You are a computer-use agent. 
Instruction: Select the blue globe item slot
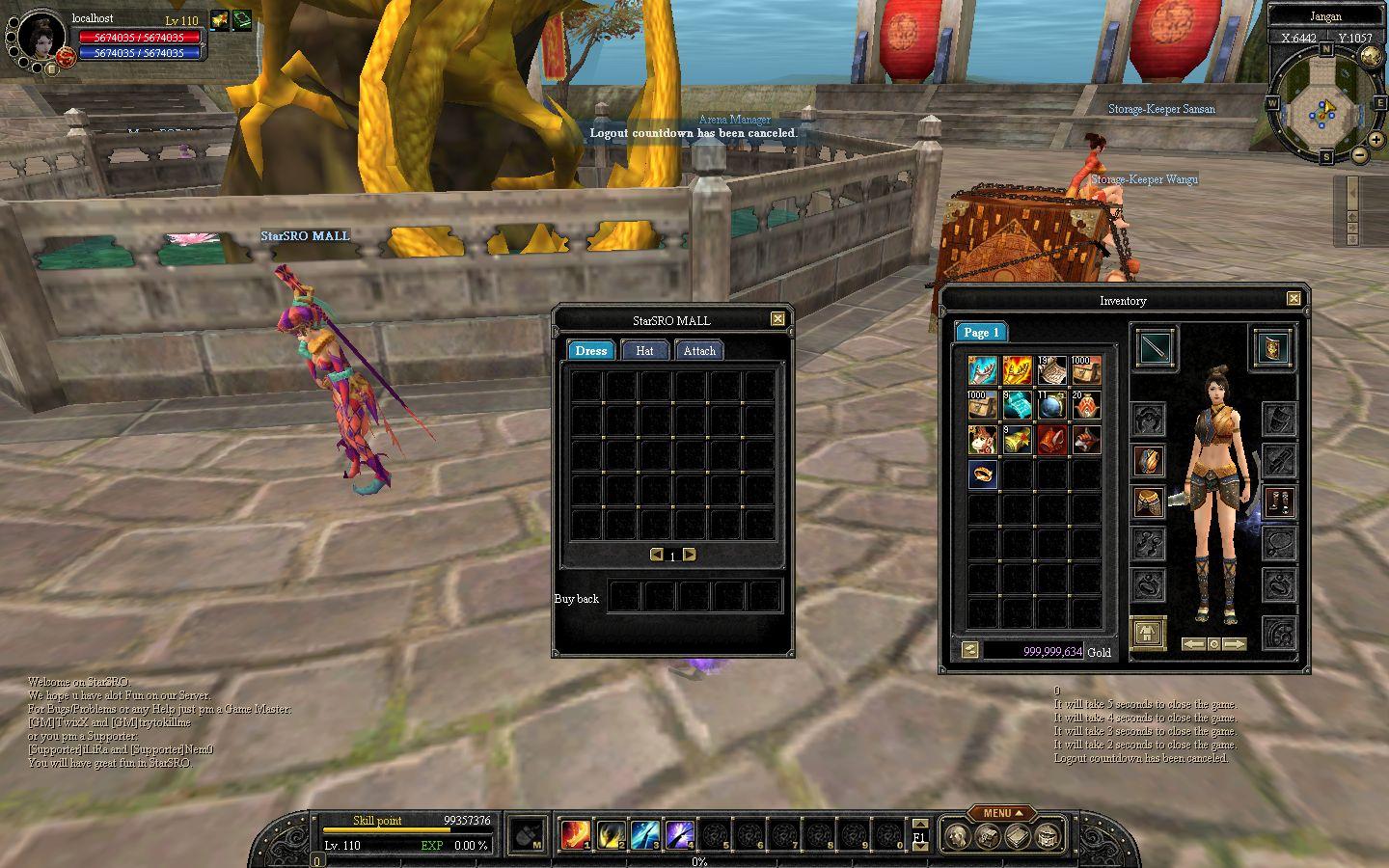pos(1051,405)
